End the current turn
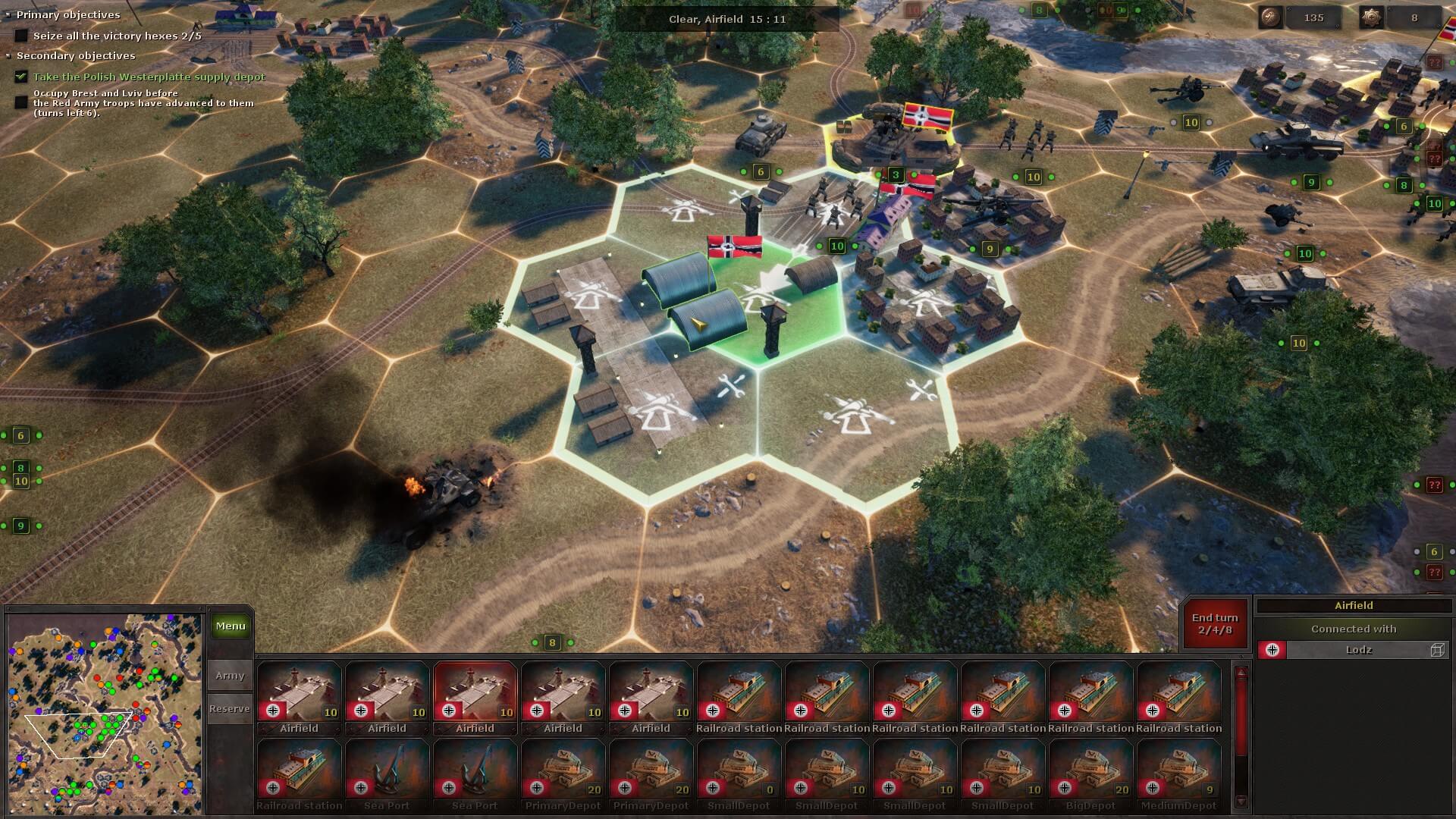 click(1215, 623)
